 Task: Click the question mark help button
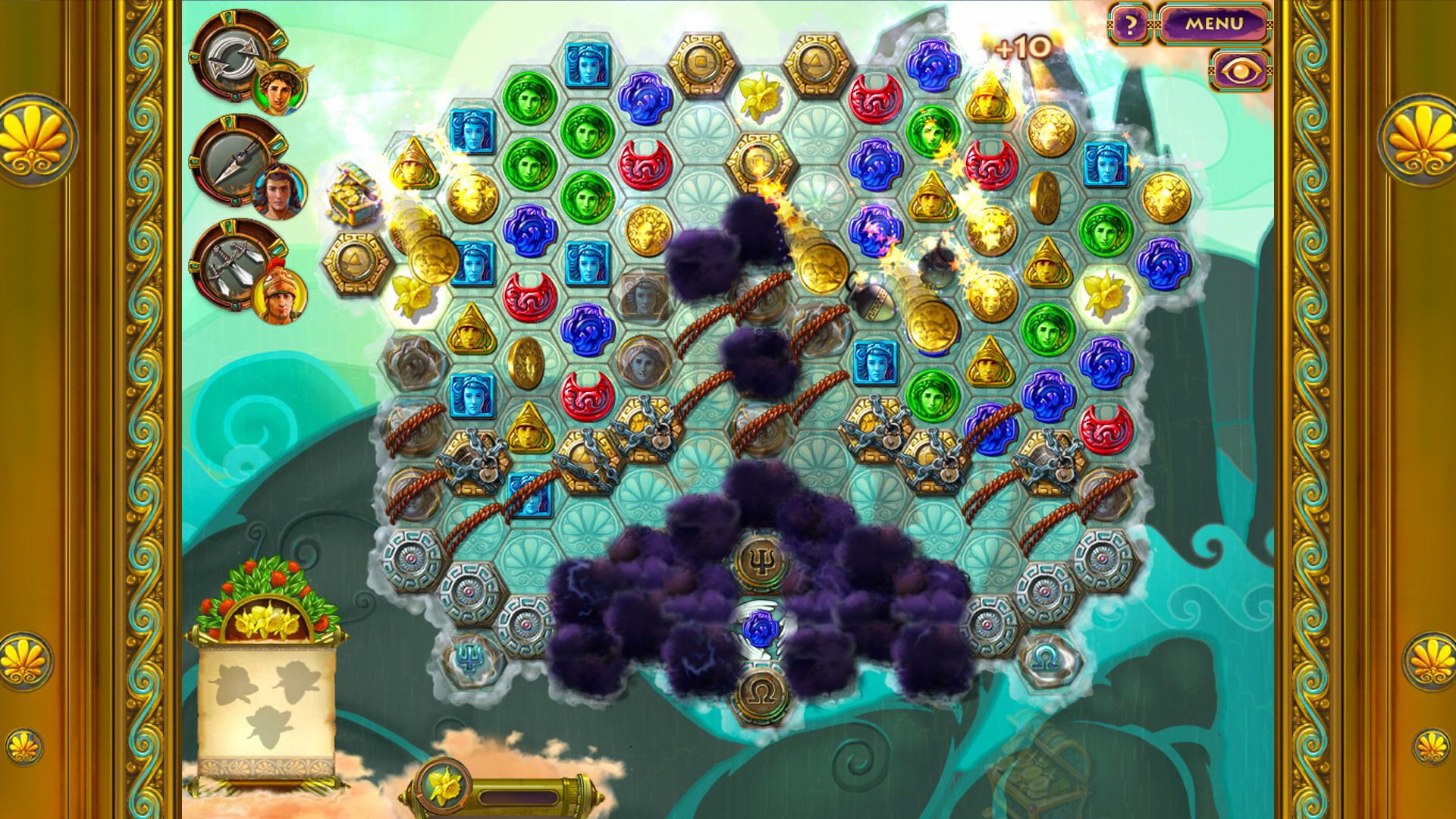[1129, 24]
